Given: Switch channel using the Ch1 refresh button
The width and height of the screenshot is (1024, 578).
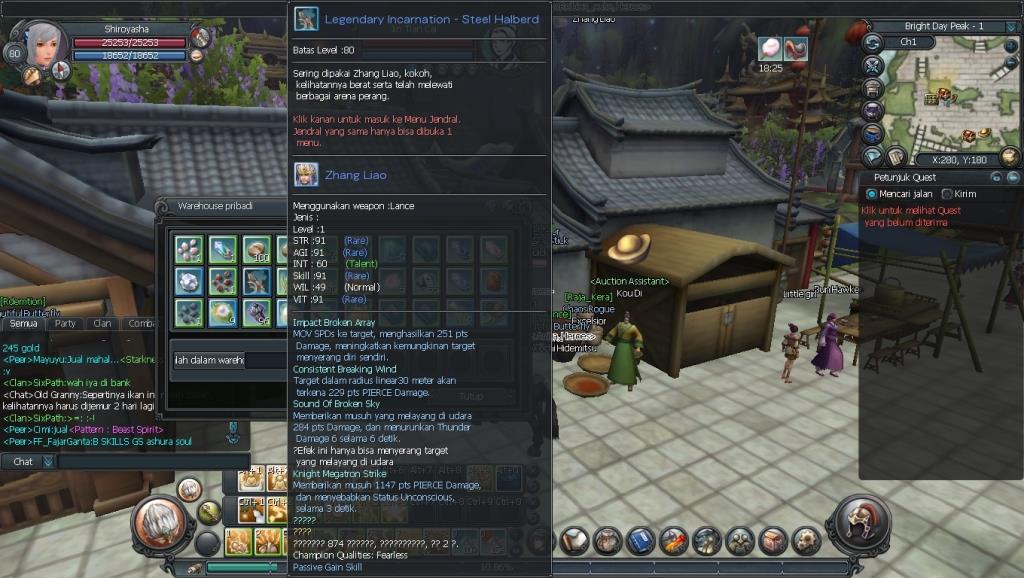Looking at the screenshot, I should (x=873, y=42).
